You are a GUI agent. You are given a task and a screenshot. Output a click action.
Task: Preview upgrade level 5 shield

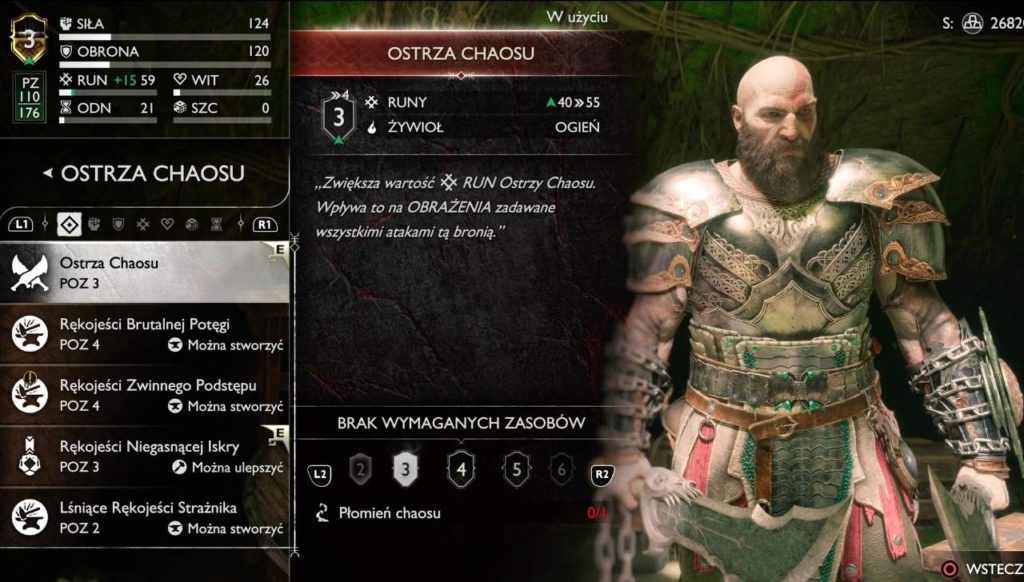[516, 467]
